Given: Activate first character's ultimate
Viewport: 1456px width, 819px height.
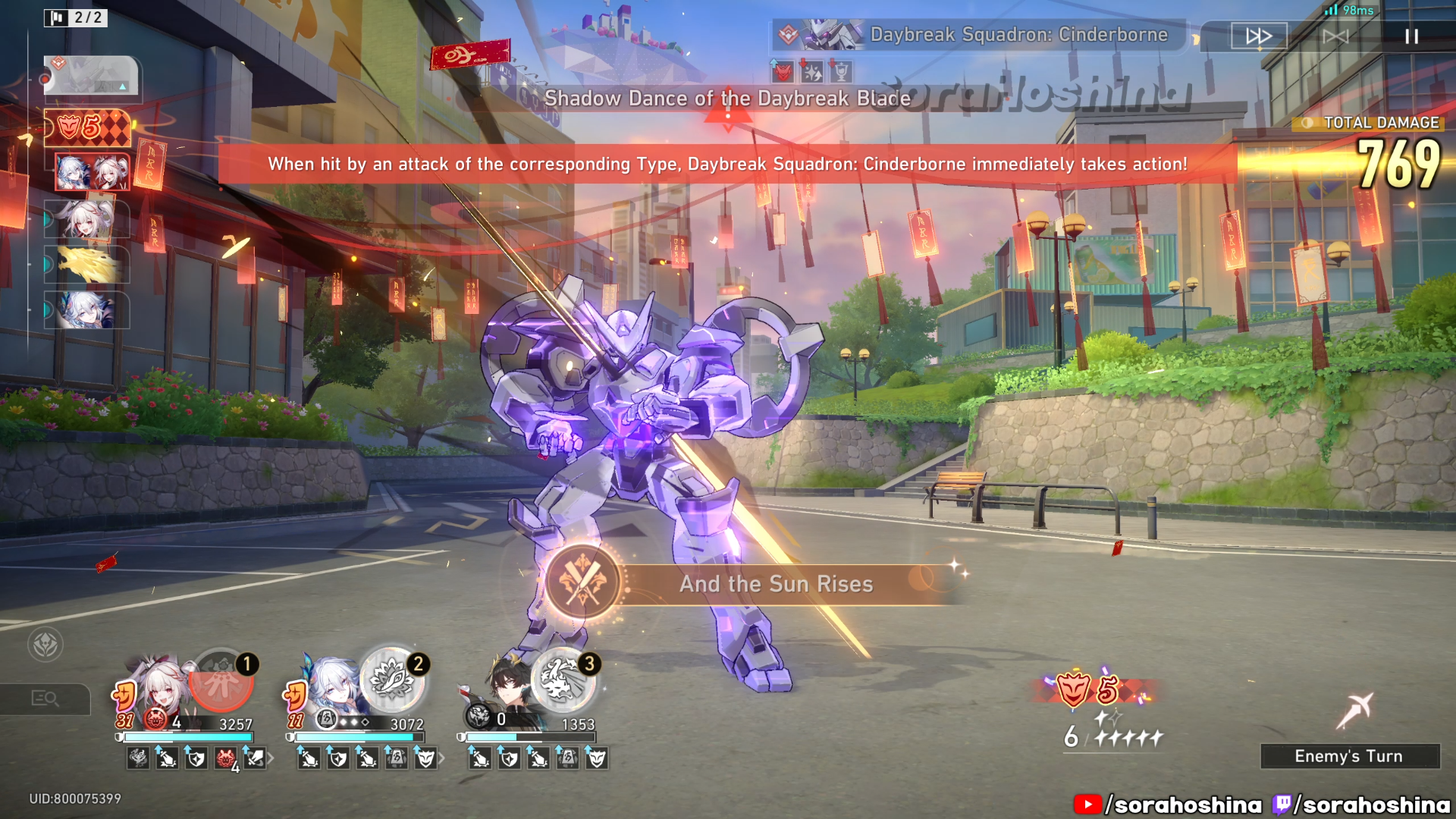Looking at the screenshot, I should [221, 681].
